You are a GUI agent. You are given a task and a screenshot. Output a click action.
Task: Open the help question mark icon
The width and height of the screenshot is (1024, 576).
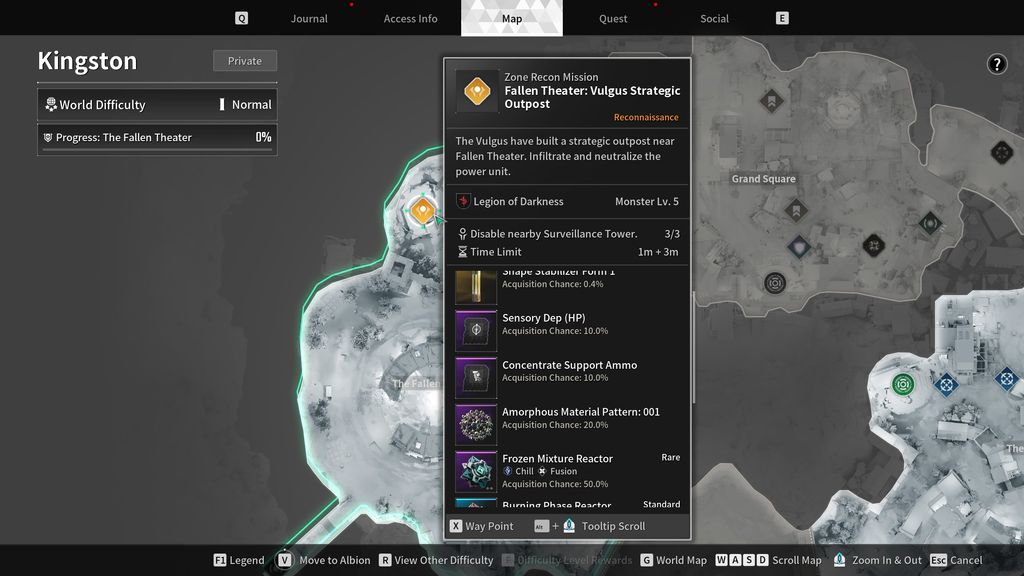997,65
